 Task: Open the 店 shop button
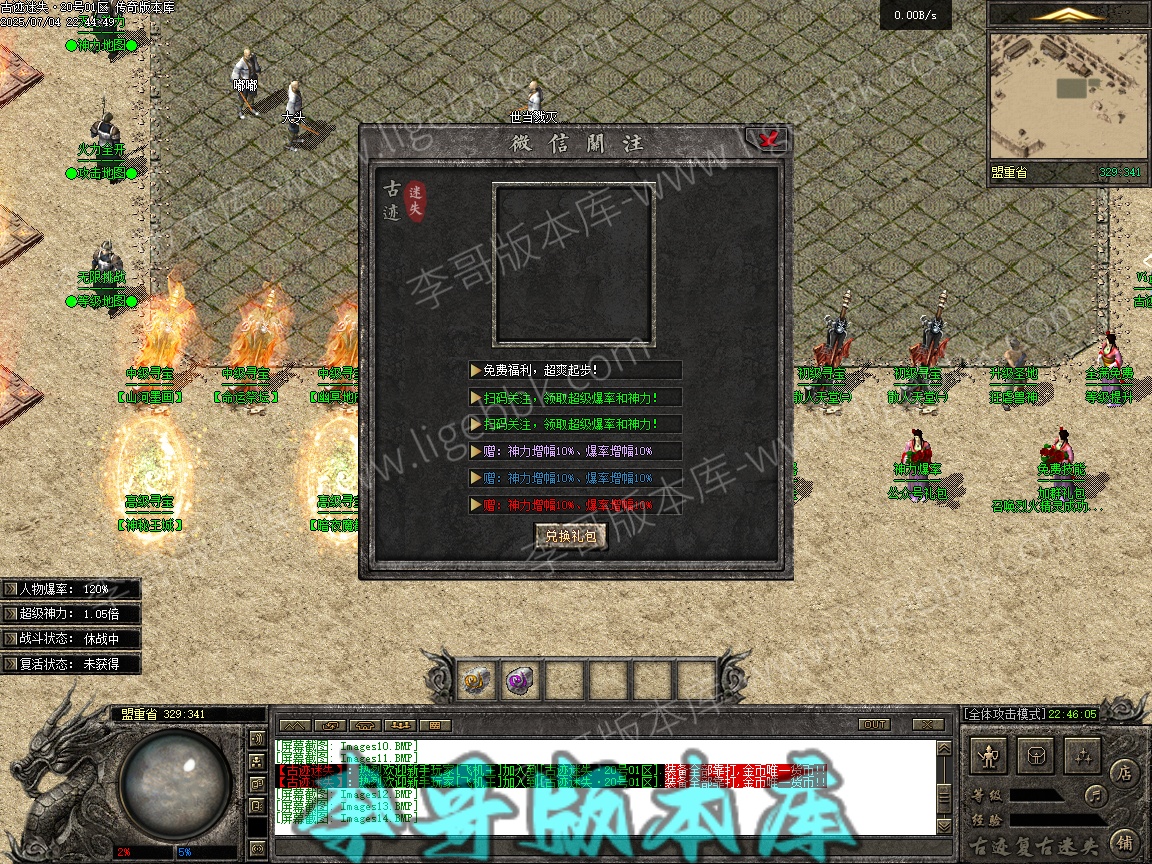point(1125,772)
